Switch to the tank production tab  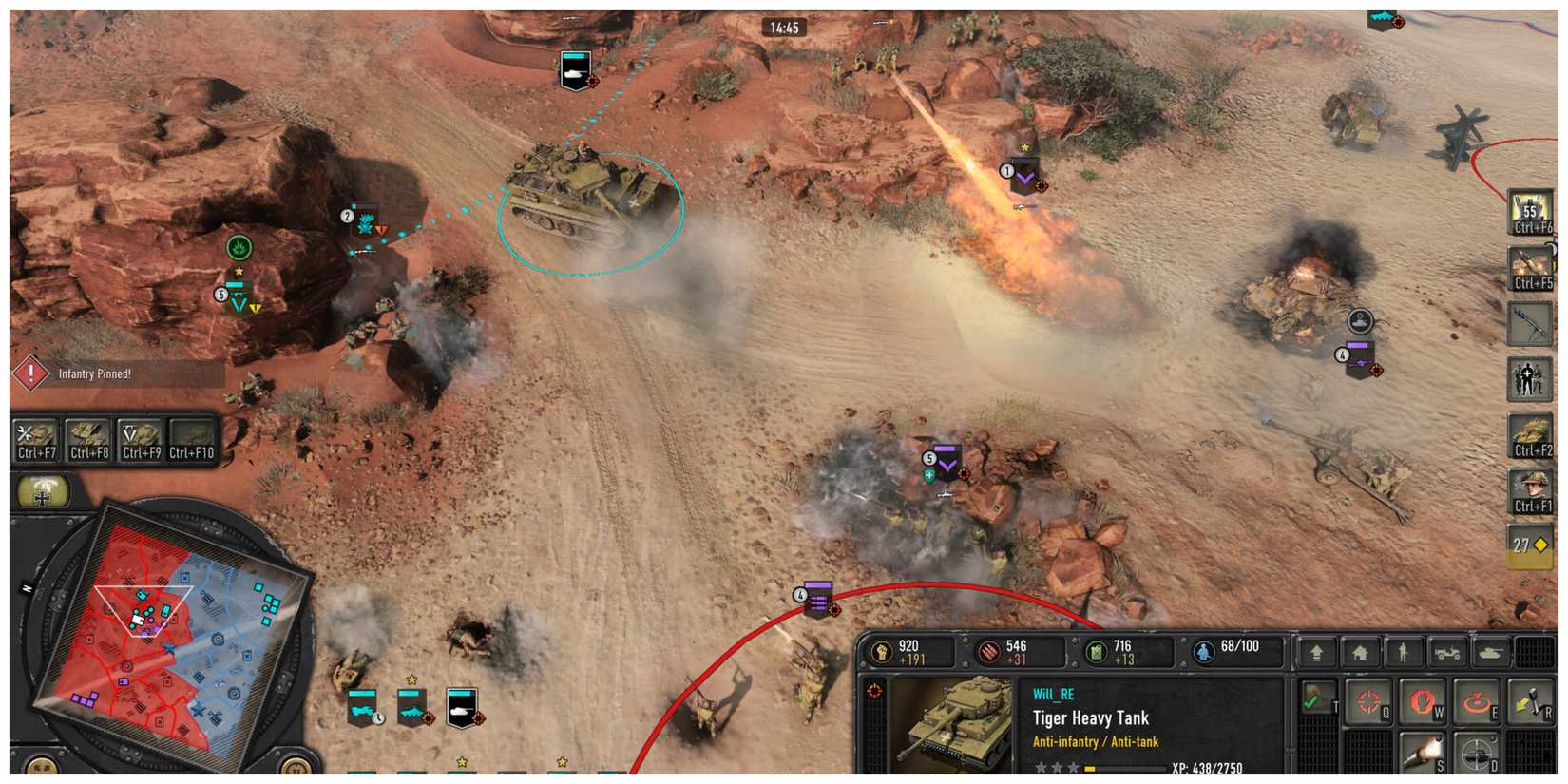pyautogui.click(x=1492, y=654)
